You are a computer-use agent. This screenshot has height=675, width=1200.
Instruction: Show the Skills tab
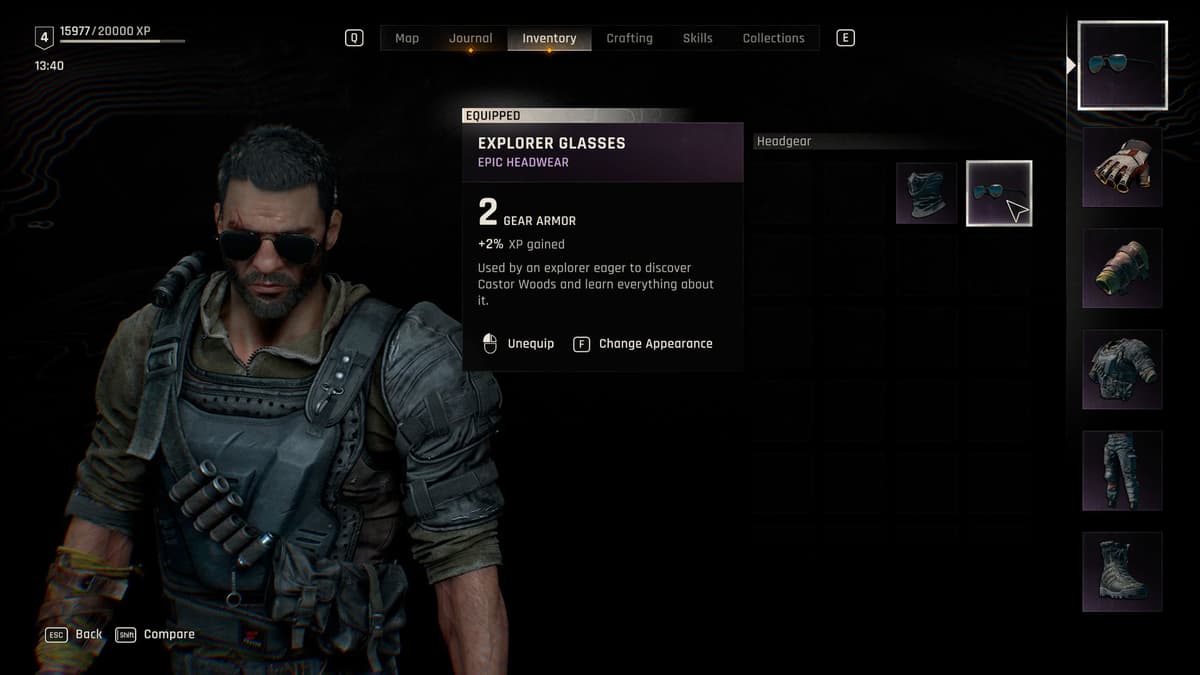pos(697,38)
